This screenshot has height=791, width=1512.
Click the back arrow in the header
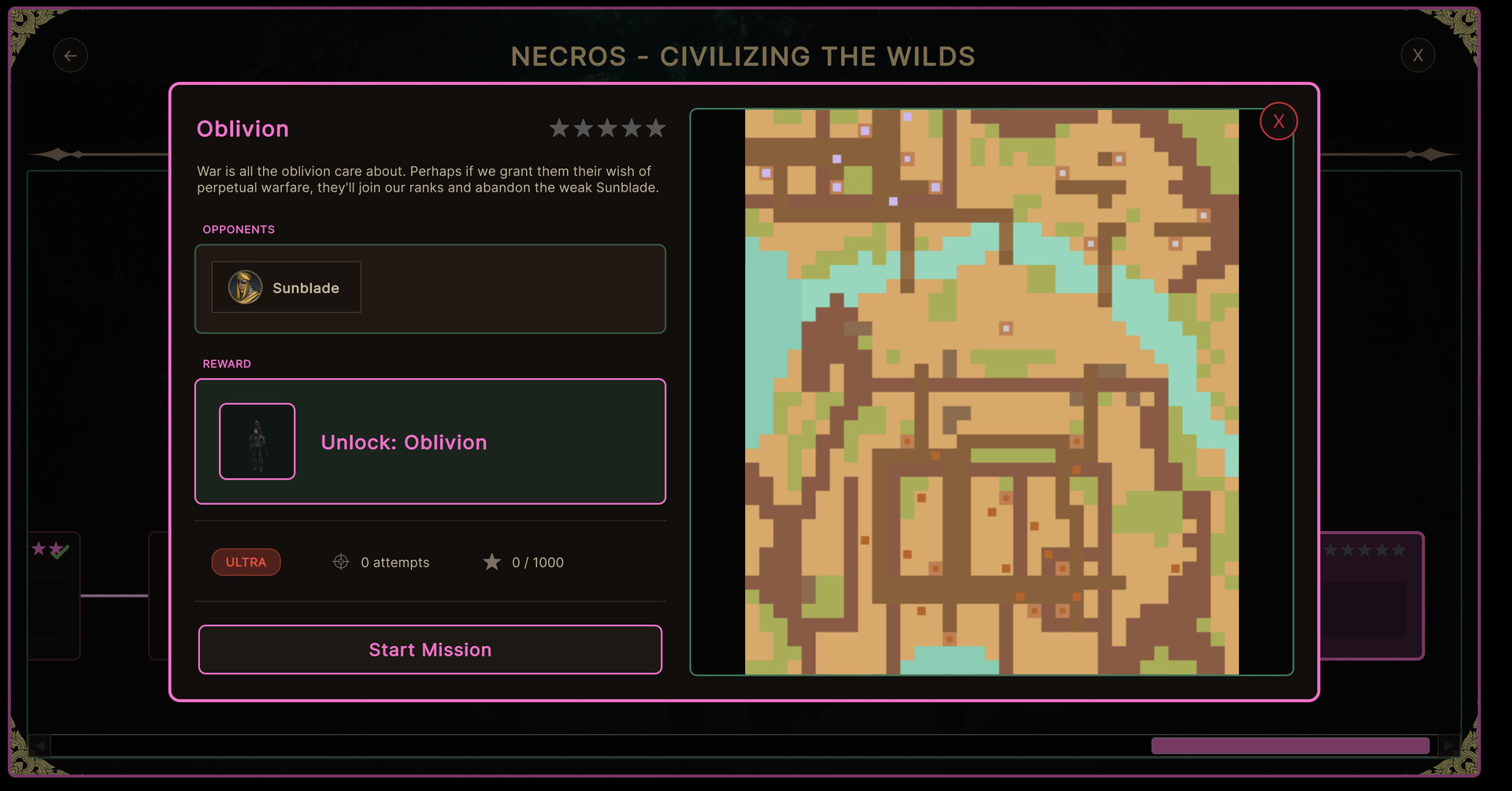[x=71, y=55]
